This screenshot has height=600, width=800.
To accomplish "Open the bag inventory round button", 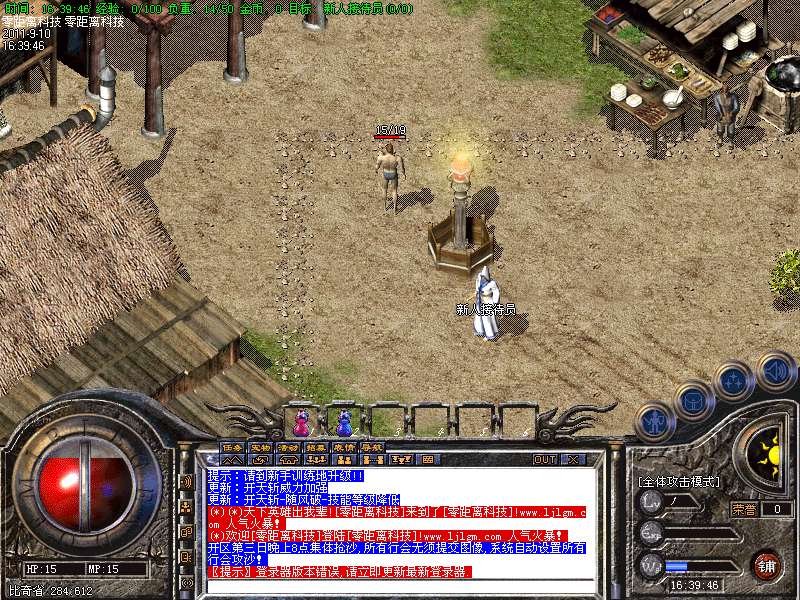I will (x=694, y=401).
